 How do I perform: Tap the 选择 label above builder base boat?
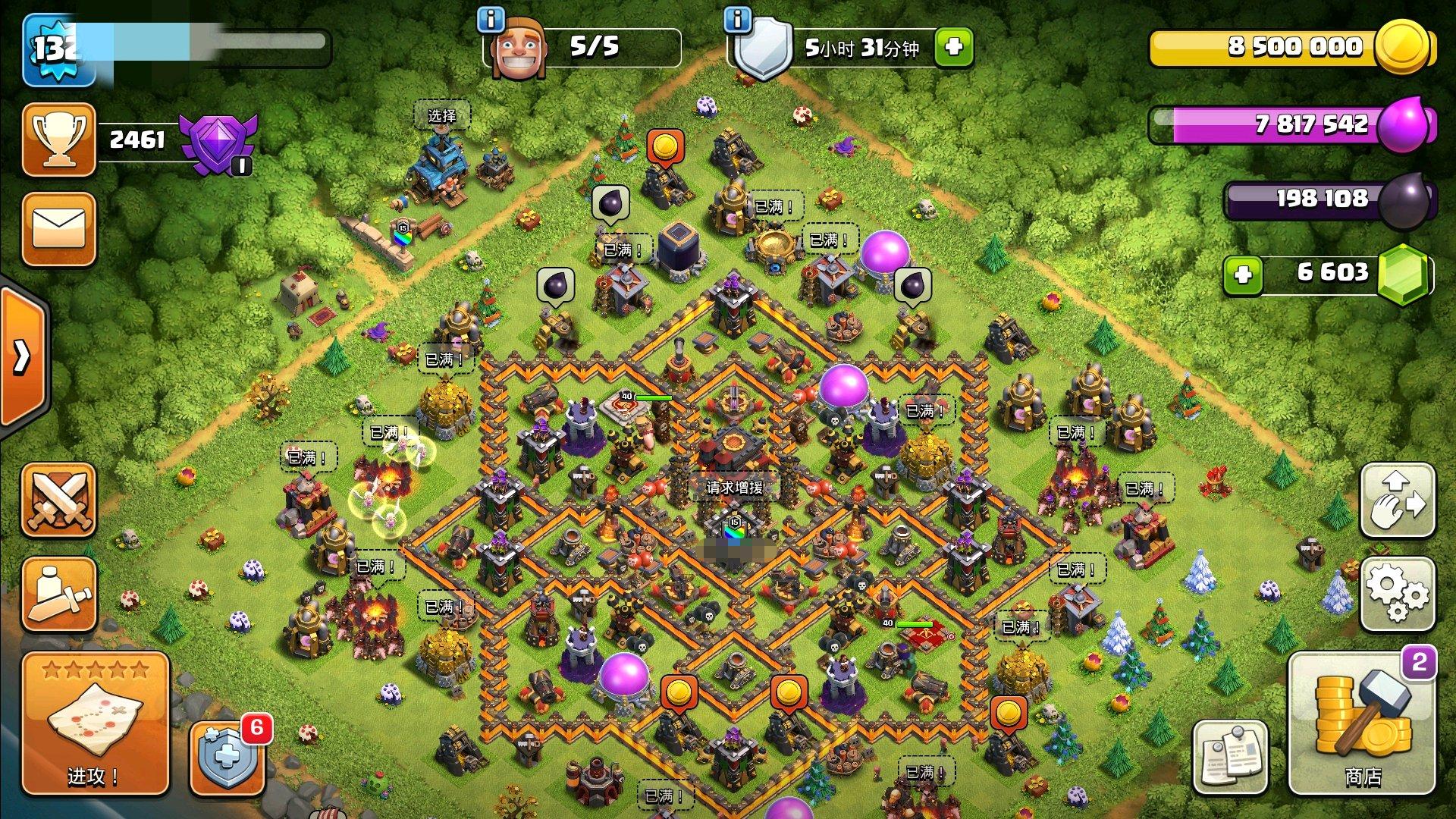(441, 115)
